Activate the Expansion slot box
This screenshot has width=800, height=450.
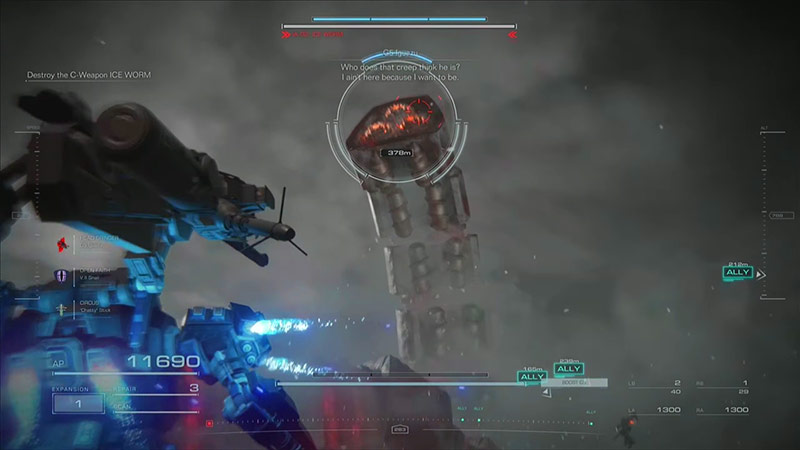click(x=77, y=404)
